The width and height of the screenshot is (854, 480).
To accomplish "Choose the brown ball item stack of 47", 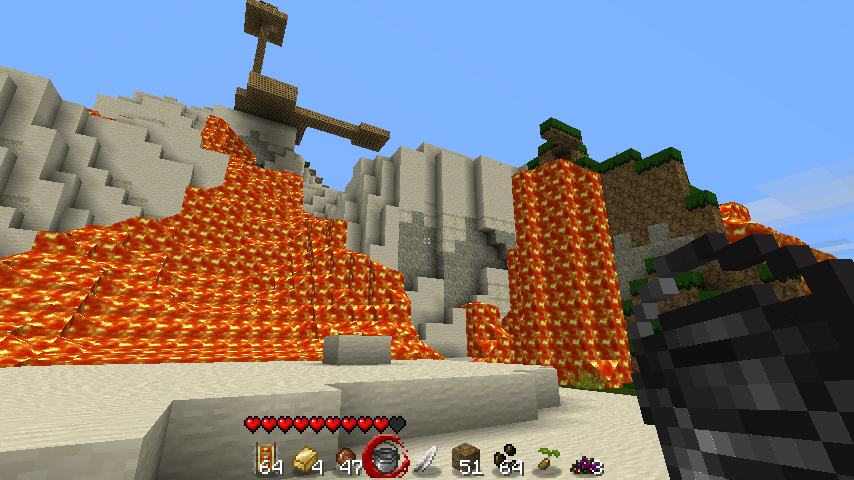I will pos(348,461).
